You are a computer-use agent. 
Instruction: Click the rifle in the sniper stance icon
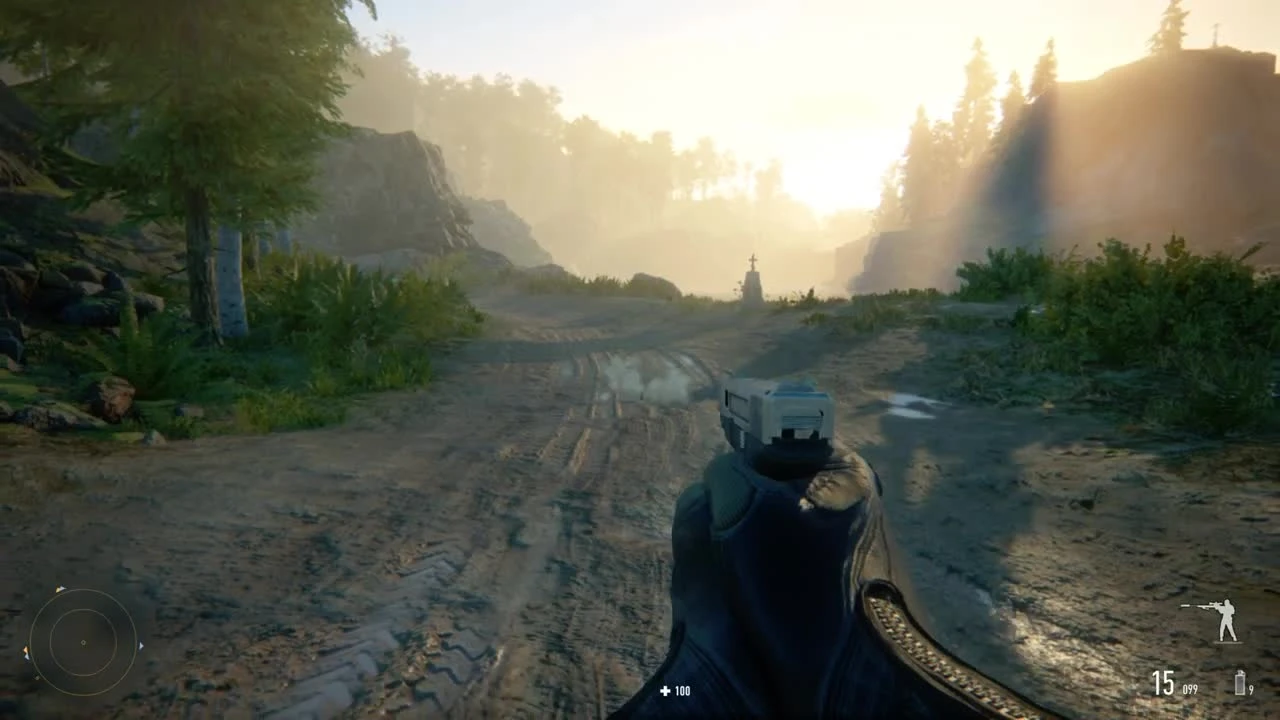pos(1202,606)
